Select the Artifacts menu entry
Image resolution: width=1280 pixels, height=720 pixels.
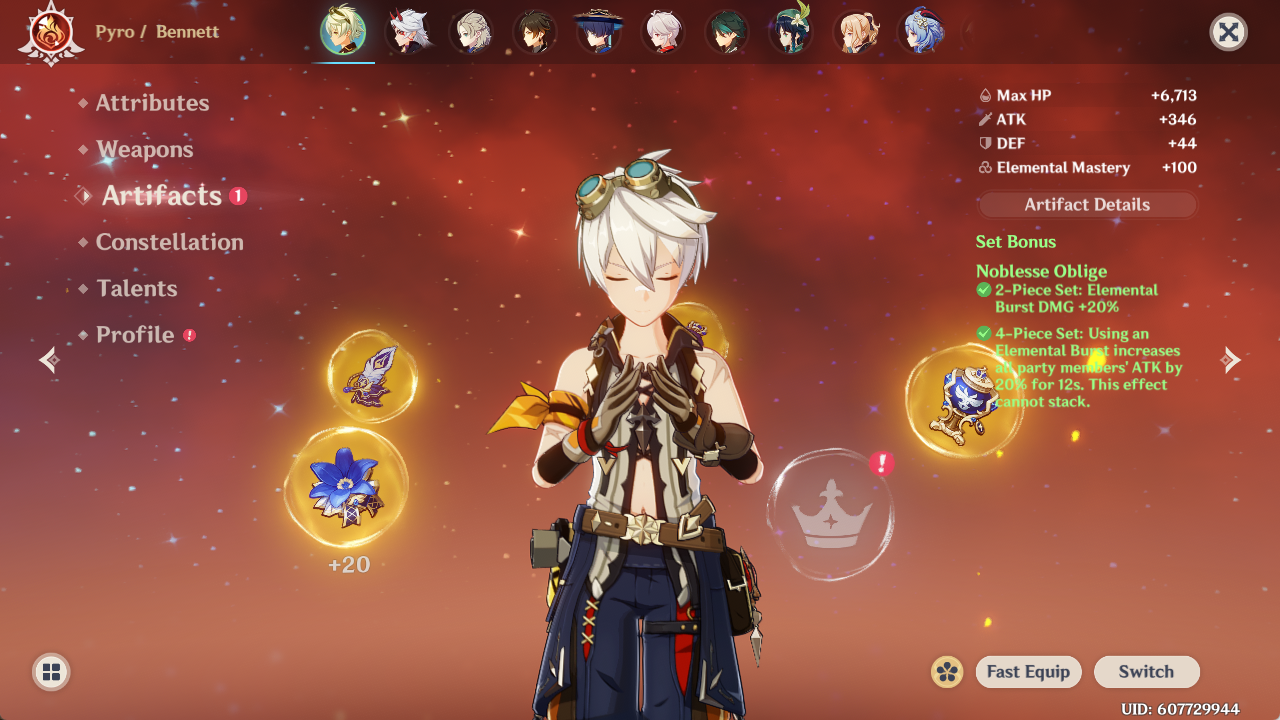(161, 196)
